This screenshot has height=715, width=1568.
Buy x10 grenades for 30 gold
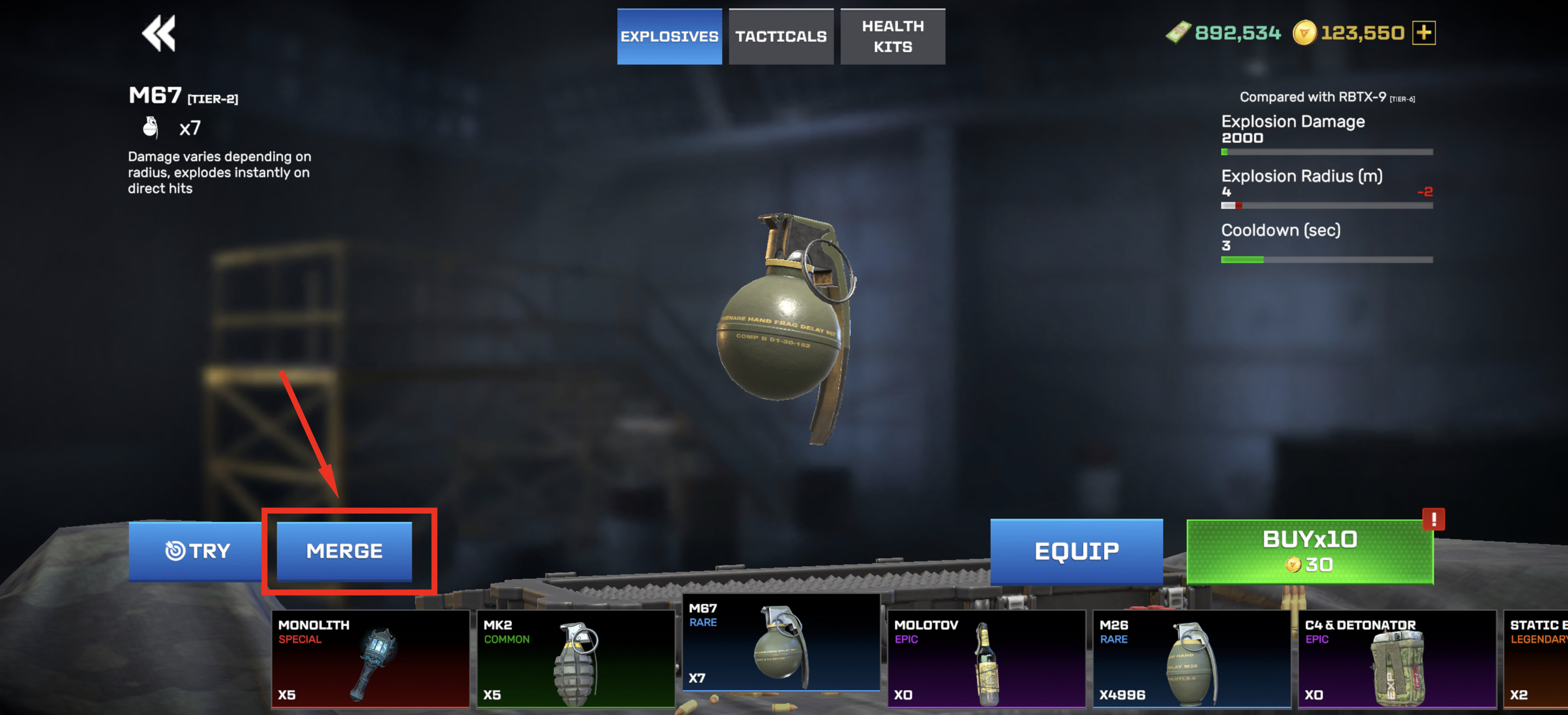click(x=1309, y=551)
